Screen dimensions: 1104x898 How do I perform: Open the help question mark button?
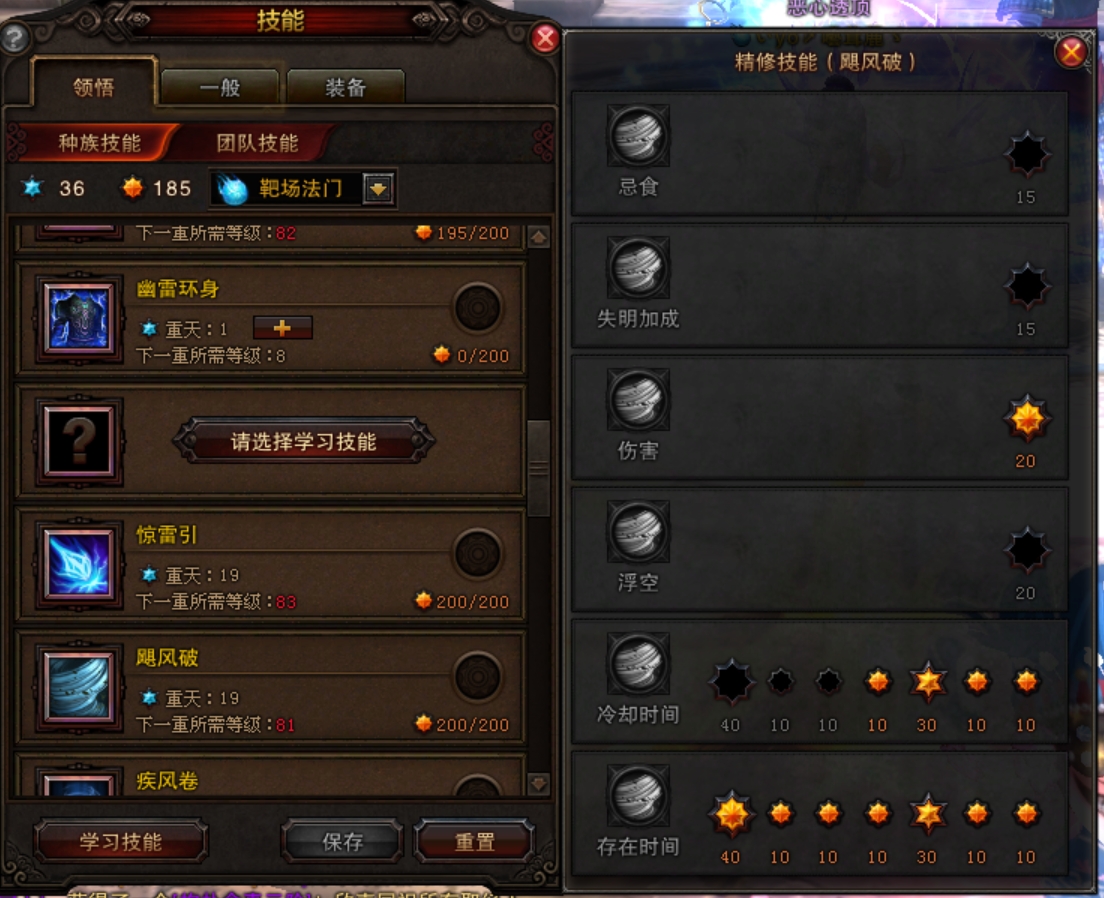14,39
